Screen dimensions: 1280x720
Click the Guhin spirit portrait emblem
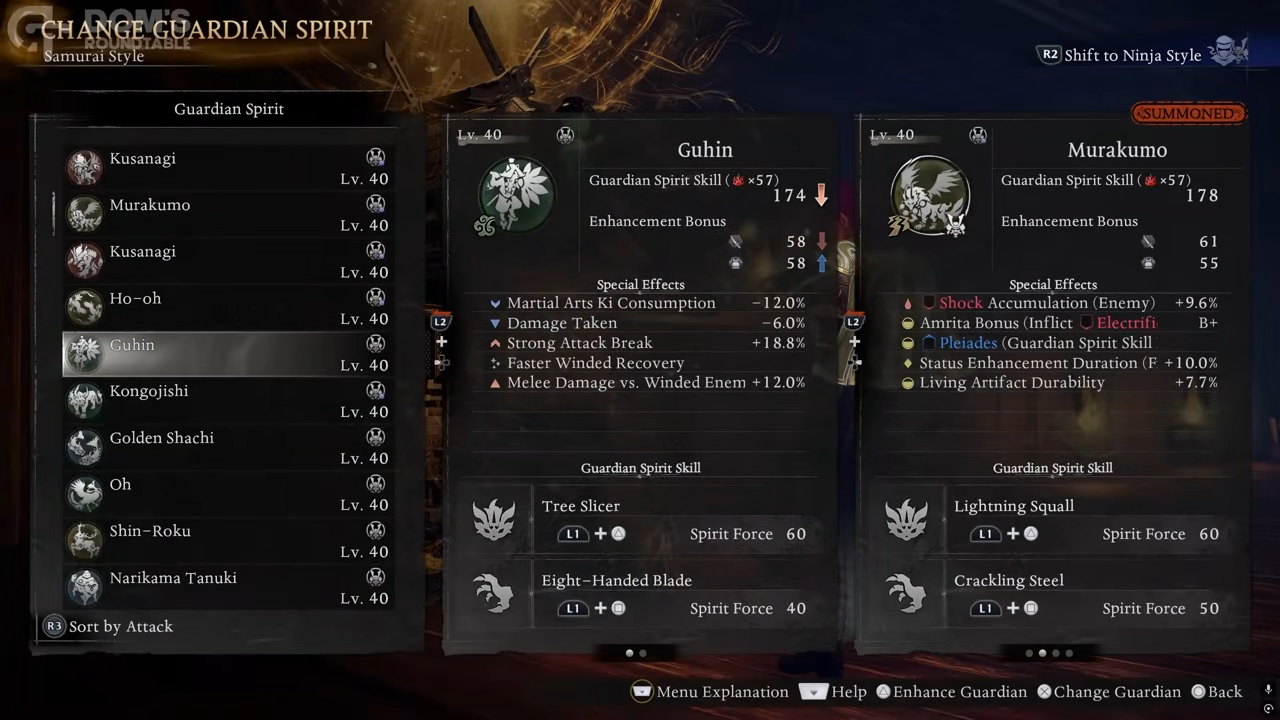516,194
